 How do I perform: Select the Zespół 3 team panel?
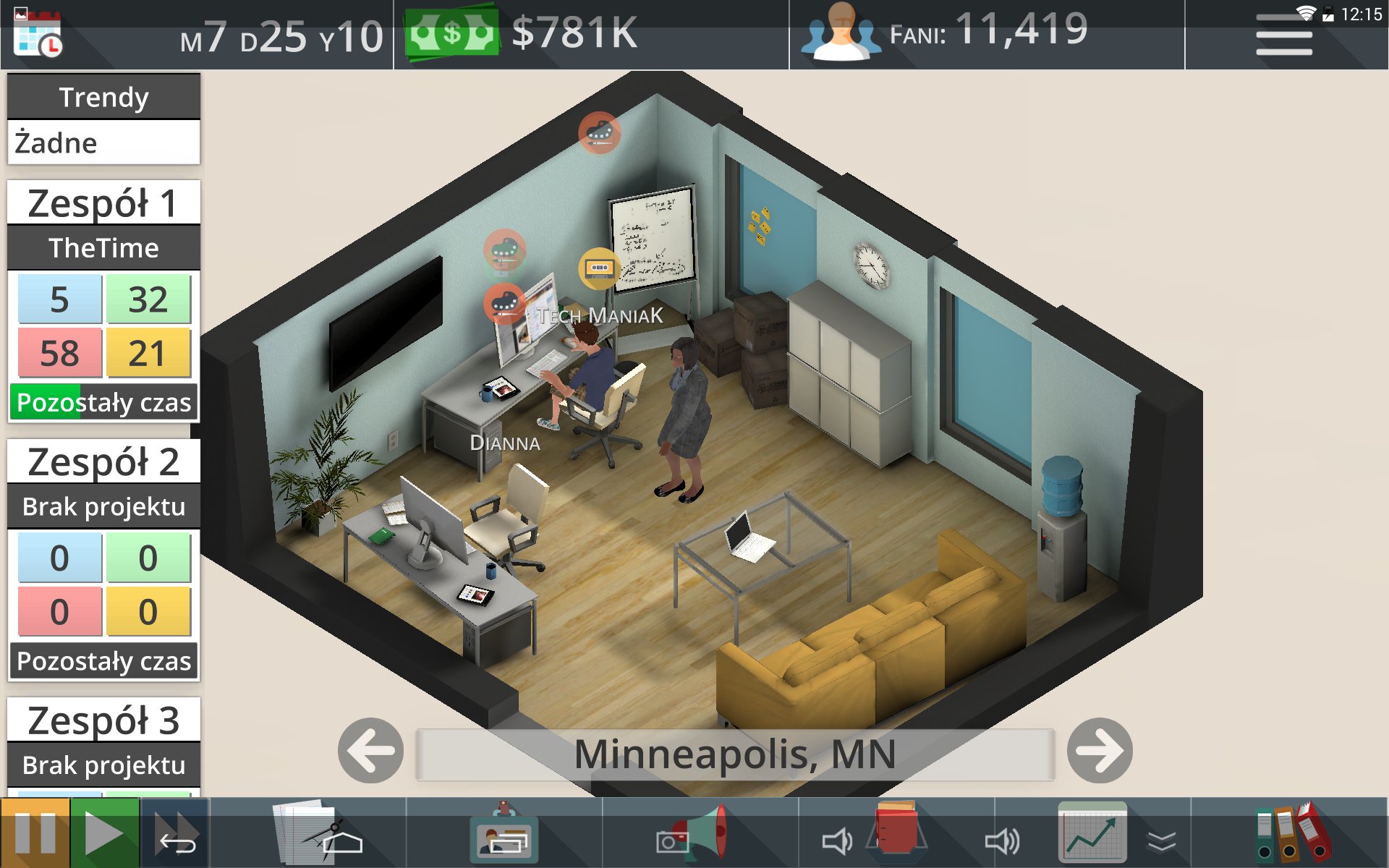[x=103, y=720]
